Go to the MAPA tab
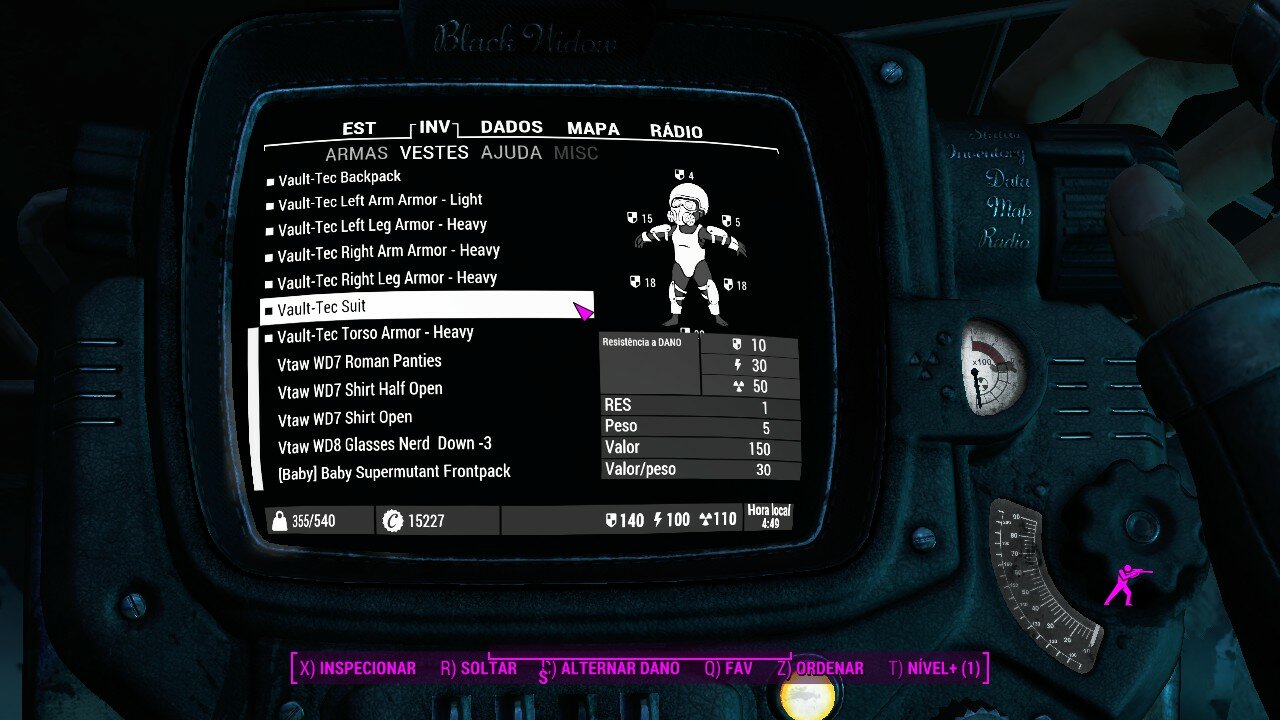 593,129
